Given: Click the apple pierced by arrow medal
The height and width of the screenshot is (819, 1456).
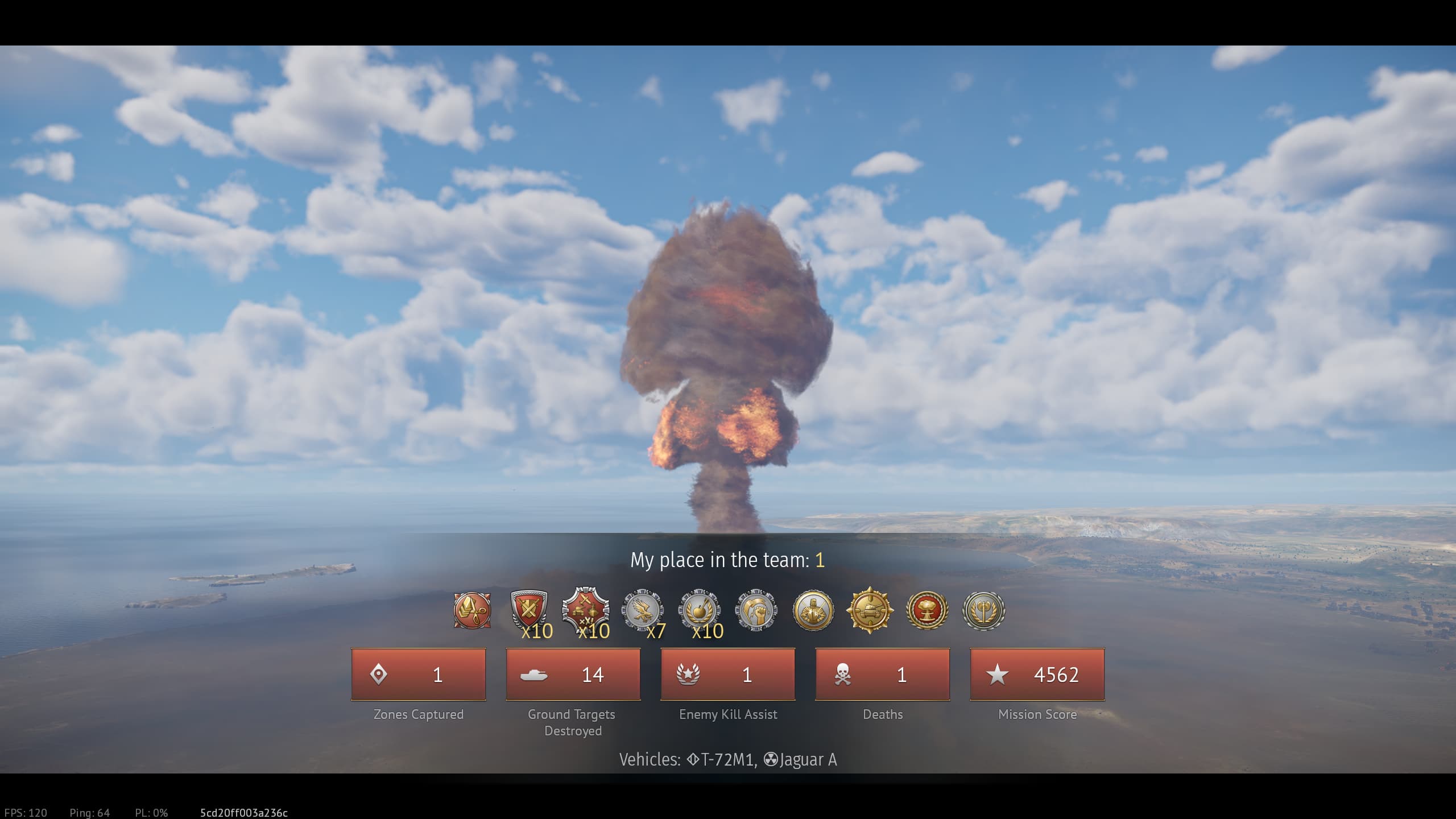Looking at the screenshot, I should pyautogui.click(x=700, y=611).
